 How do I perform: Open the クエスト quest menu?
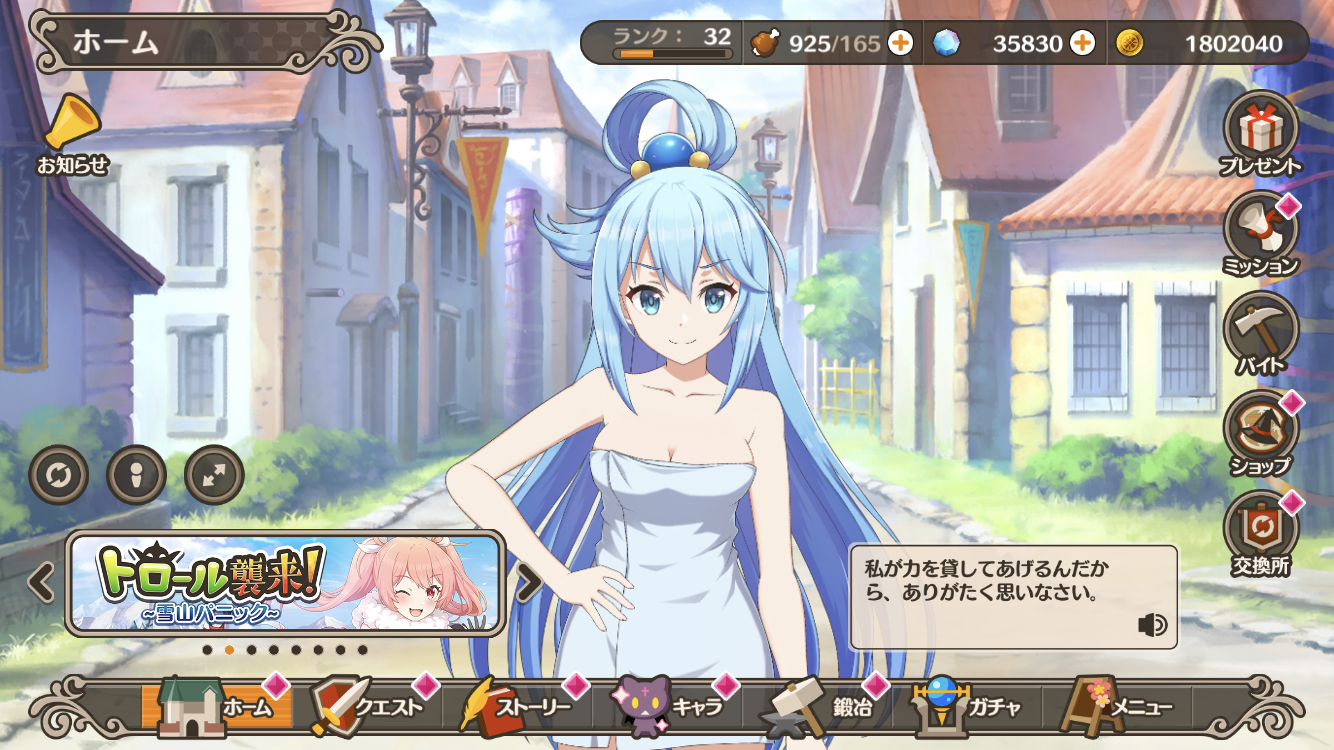coord(365,707)
